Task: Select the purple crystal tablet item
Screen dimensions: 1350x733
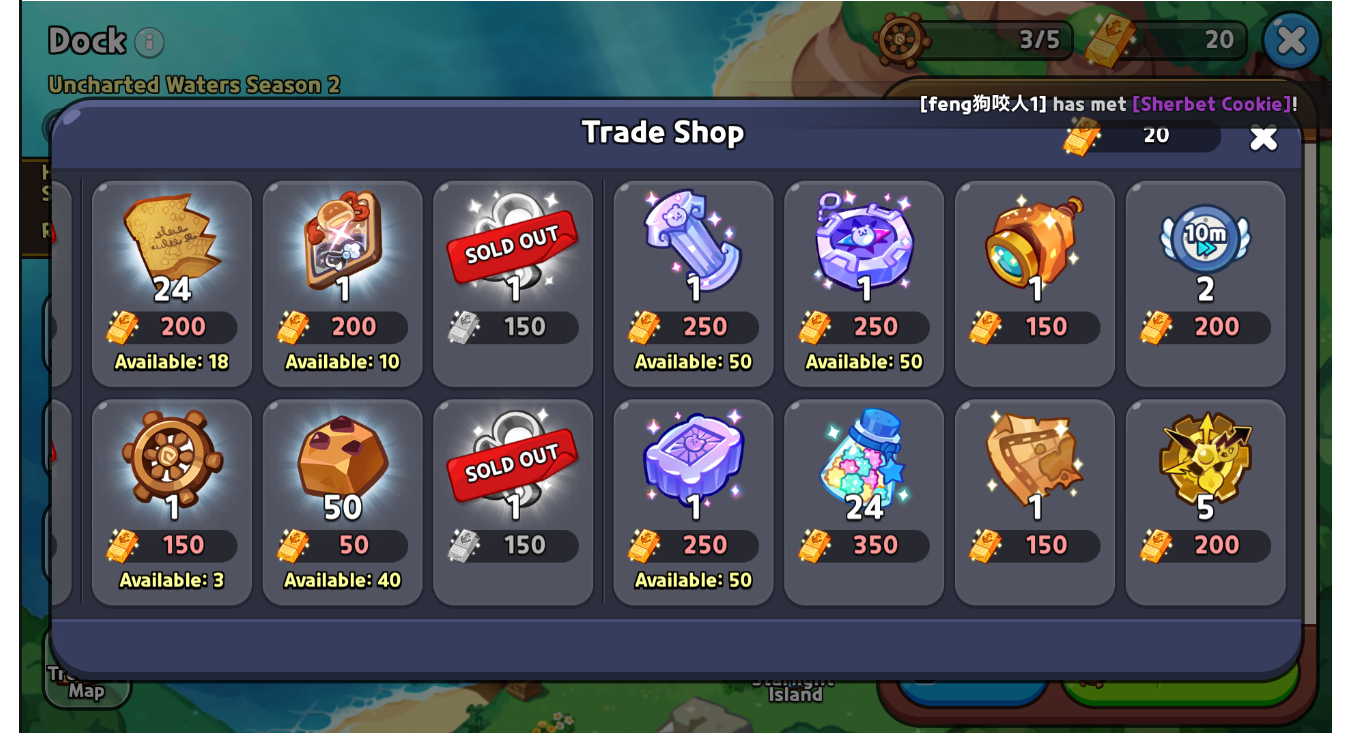Action: coord(693,501)
